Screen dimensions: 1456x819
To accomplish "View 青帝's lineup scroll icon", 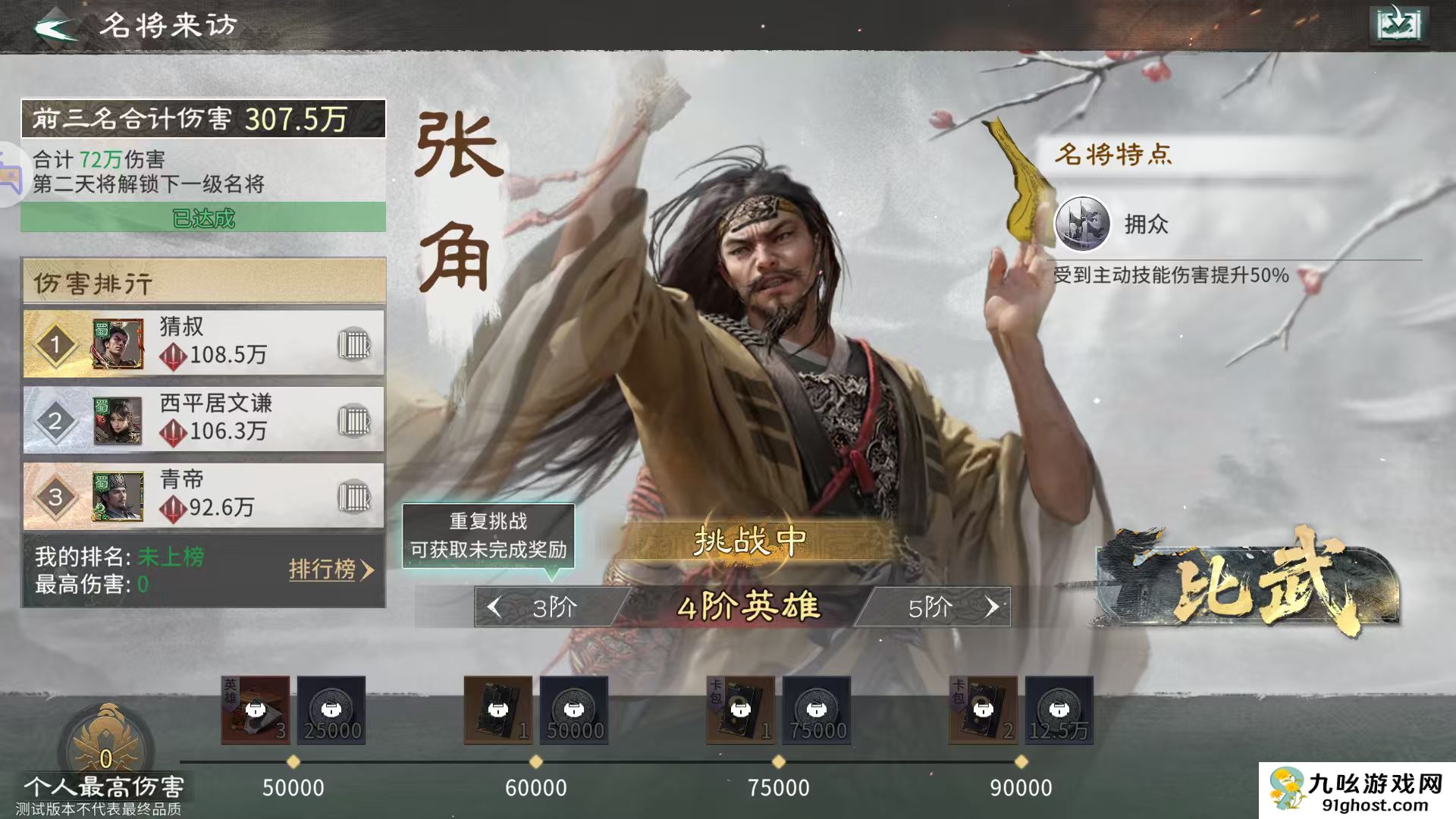I will tap(356, 496).
